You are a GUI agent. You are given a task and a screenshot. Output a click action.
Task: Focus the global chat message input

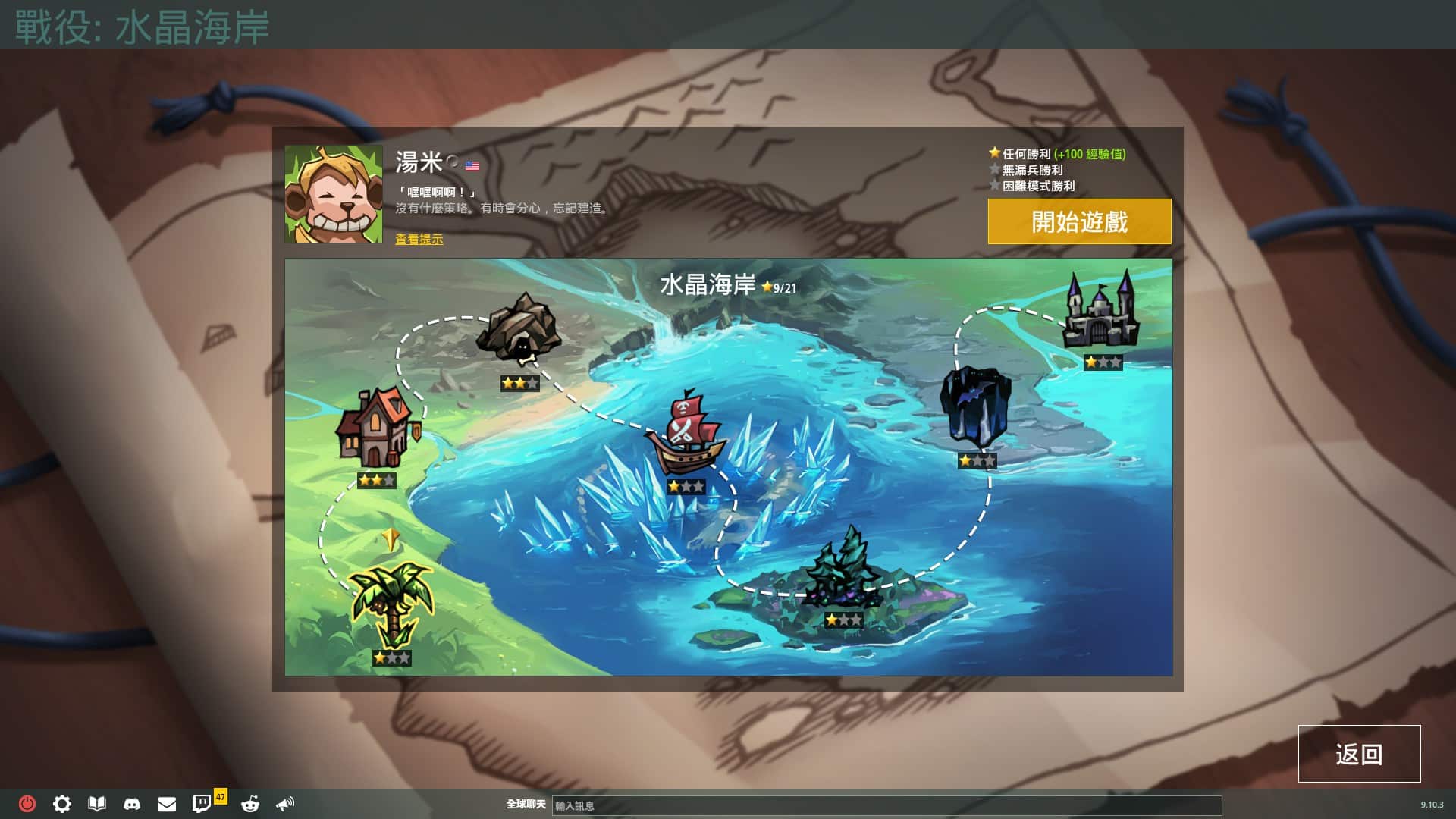coord(886,805)
